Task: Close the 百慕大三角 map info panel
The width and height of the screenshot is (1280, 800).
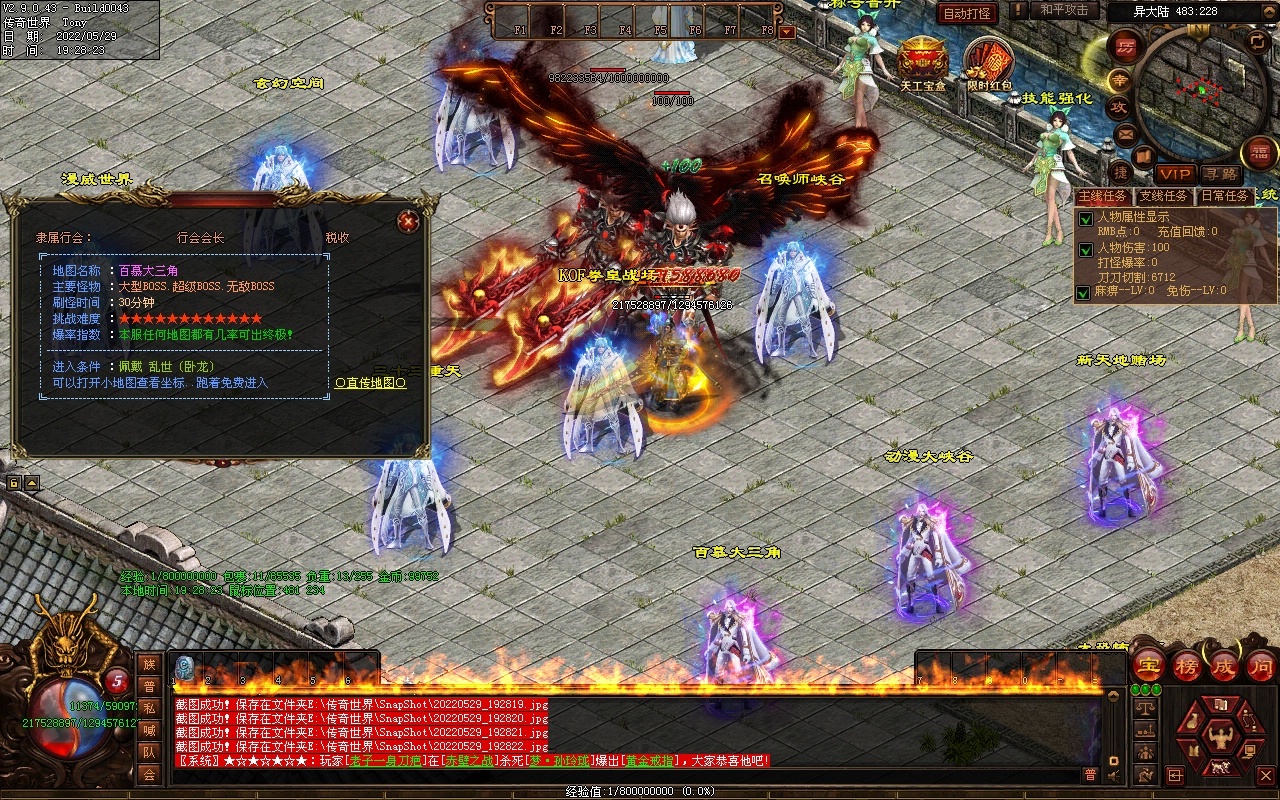Action: click(407, 221)
